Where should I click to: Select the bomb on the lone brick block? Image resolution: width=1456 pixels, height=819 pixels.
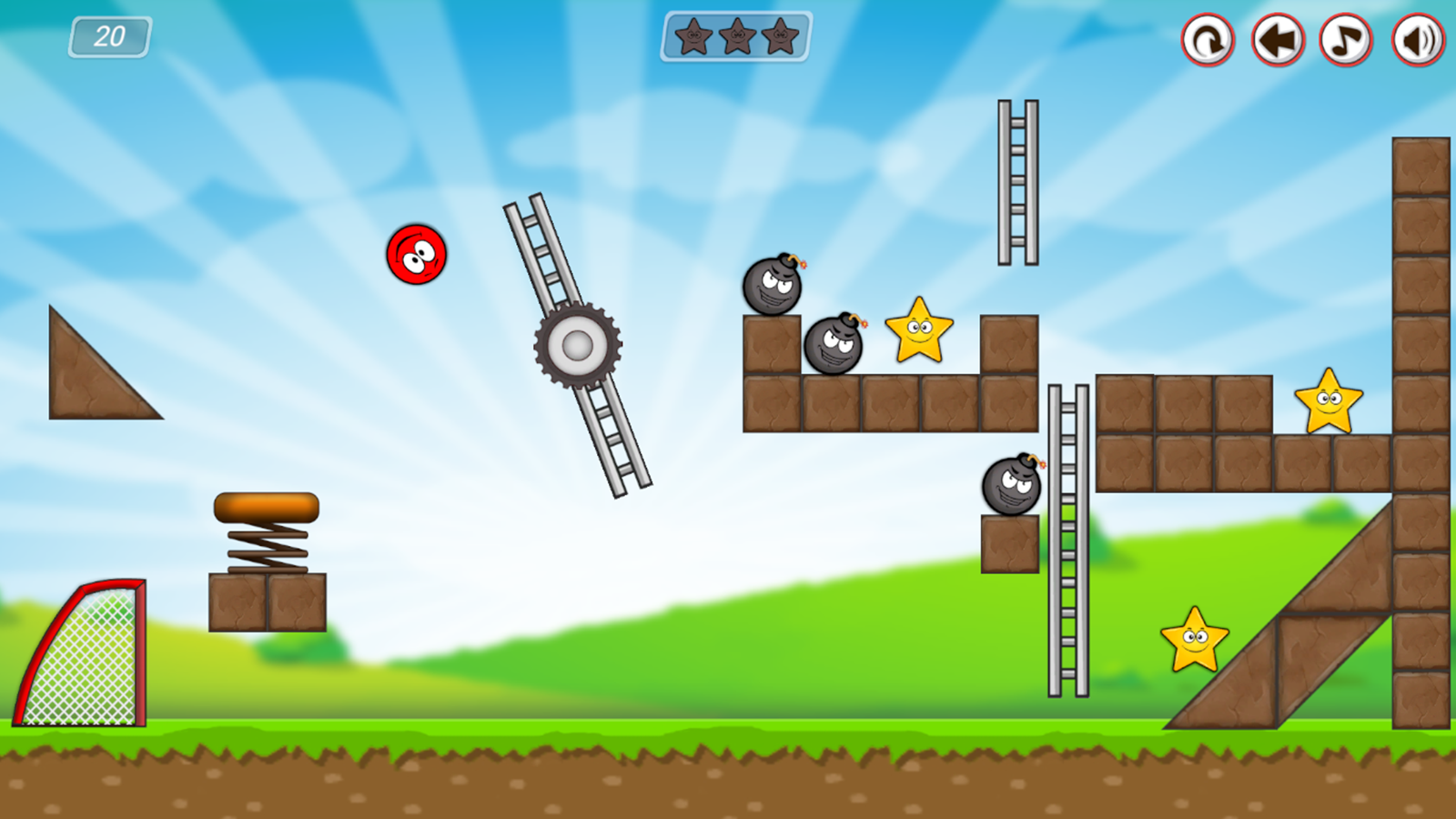pyautogui.click(x=1010, y=486)
